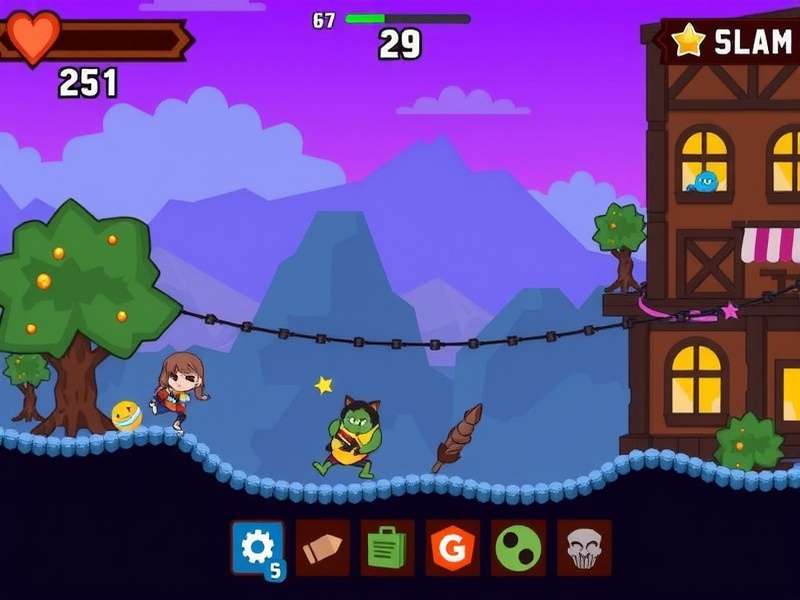Screen dimensions: 800x600
Task: Open the green shopping bag slot
Action: [x=387, y=547]
